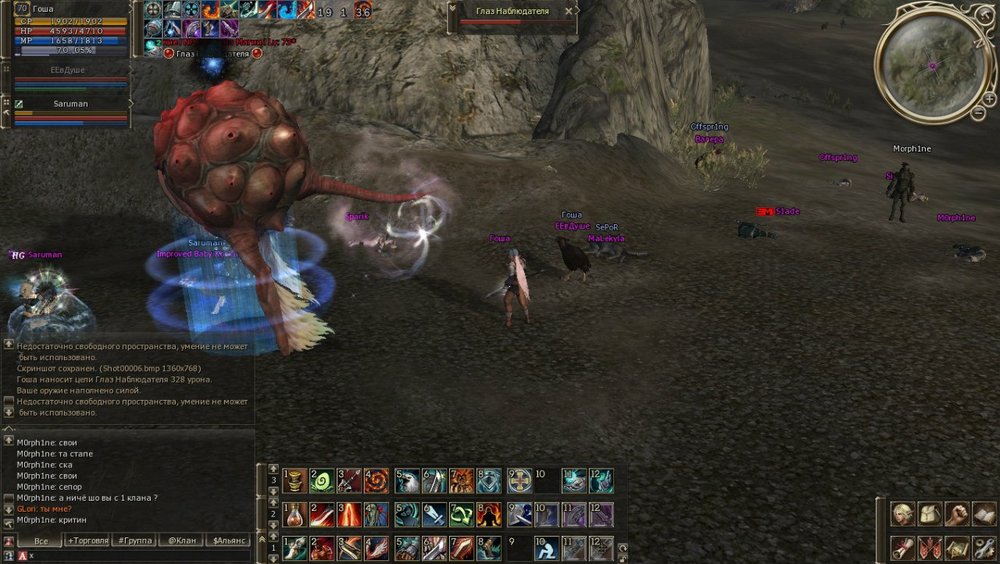Open the clan crossed banners icon
Screen dimensions: 1000x564
pos(930,547)
